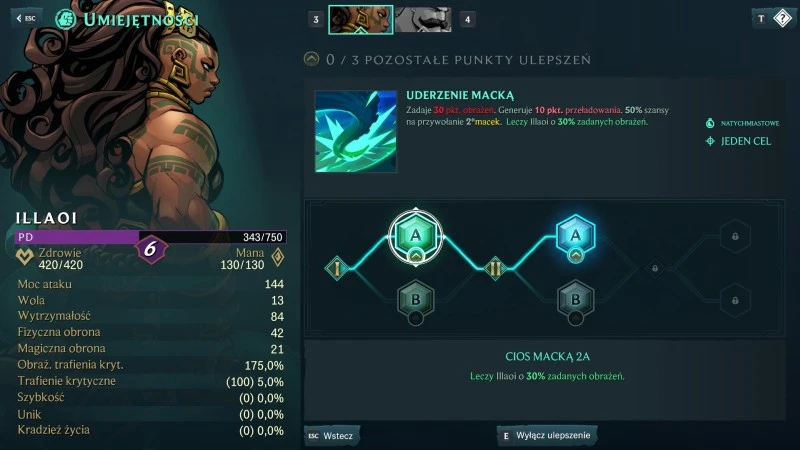Image resolution: width=800 pixels, height=450 pixels.
Task: Select the glowing tier II upgrade A node
Action: pos(575,236)
